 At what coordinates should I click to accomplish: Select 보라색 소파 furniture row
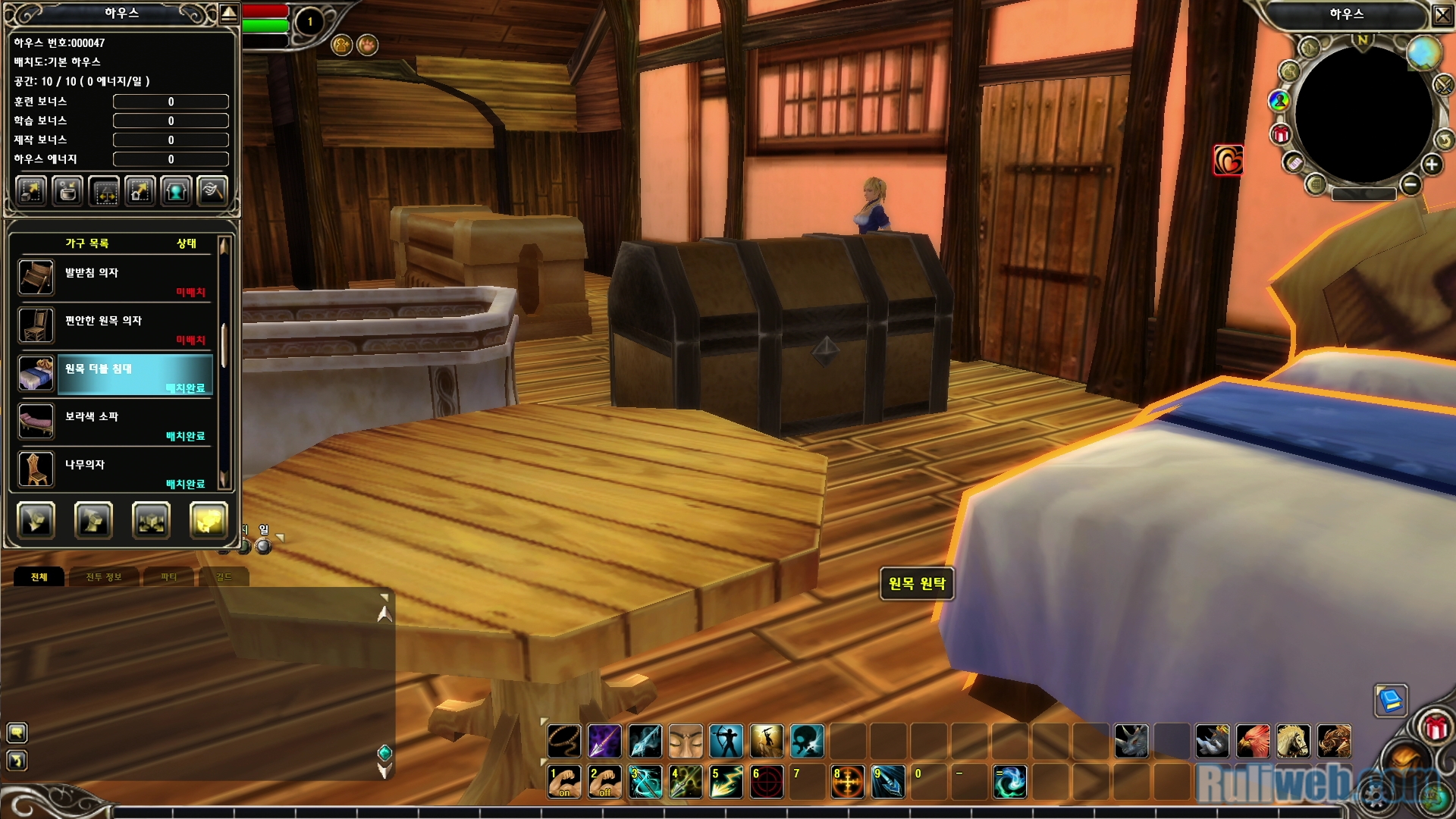[114, 422]
